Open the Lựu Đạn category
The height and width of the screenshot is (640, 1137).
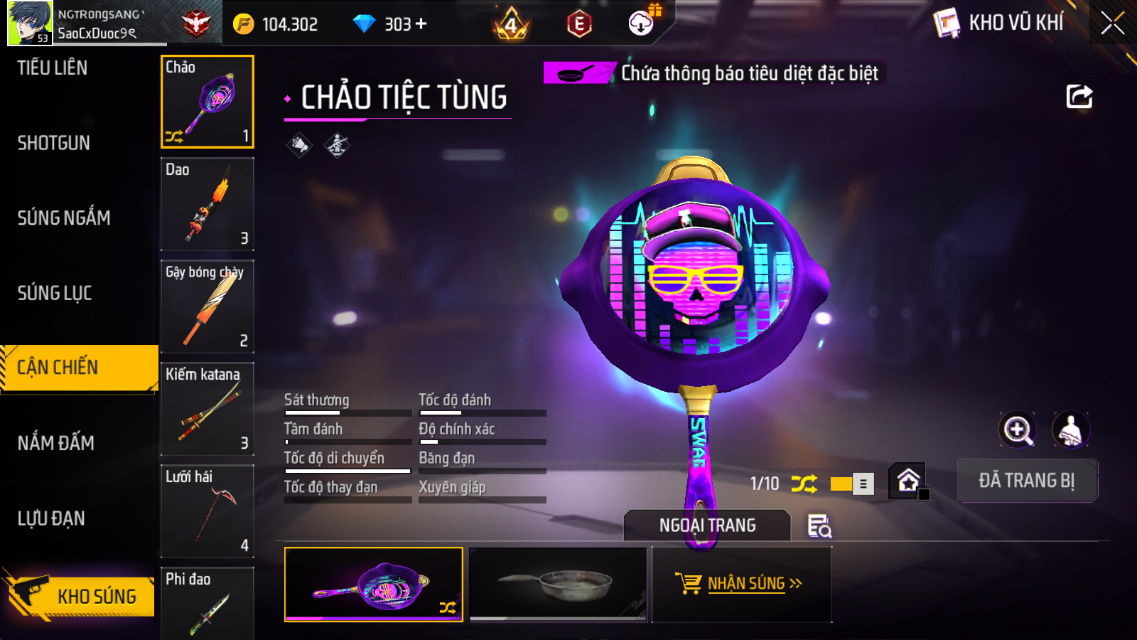tap(51, 518)
